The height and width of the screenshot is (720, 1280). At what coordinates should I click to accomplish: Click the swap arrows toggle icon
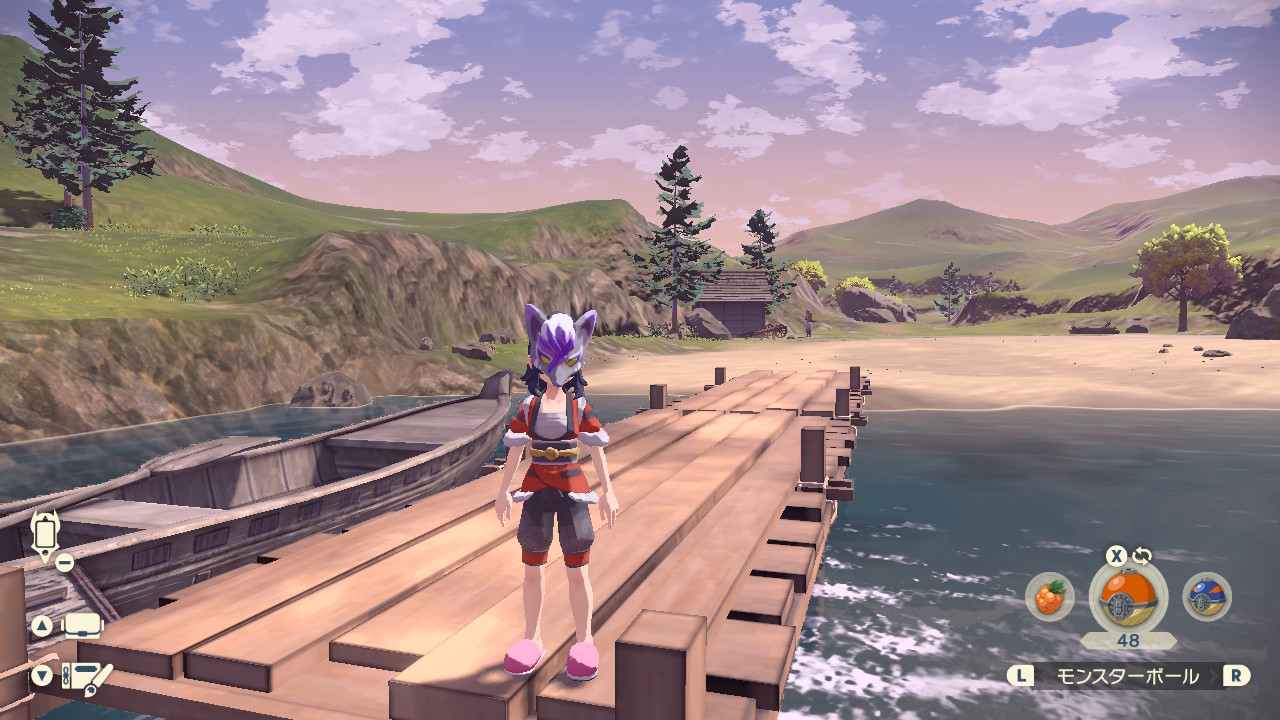[1142, 556]
